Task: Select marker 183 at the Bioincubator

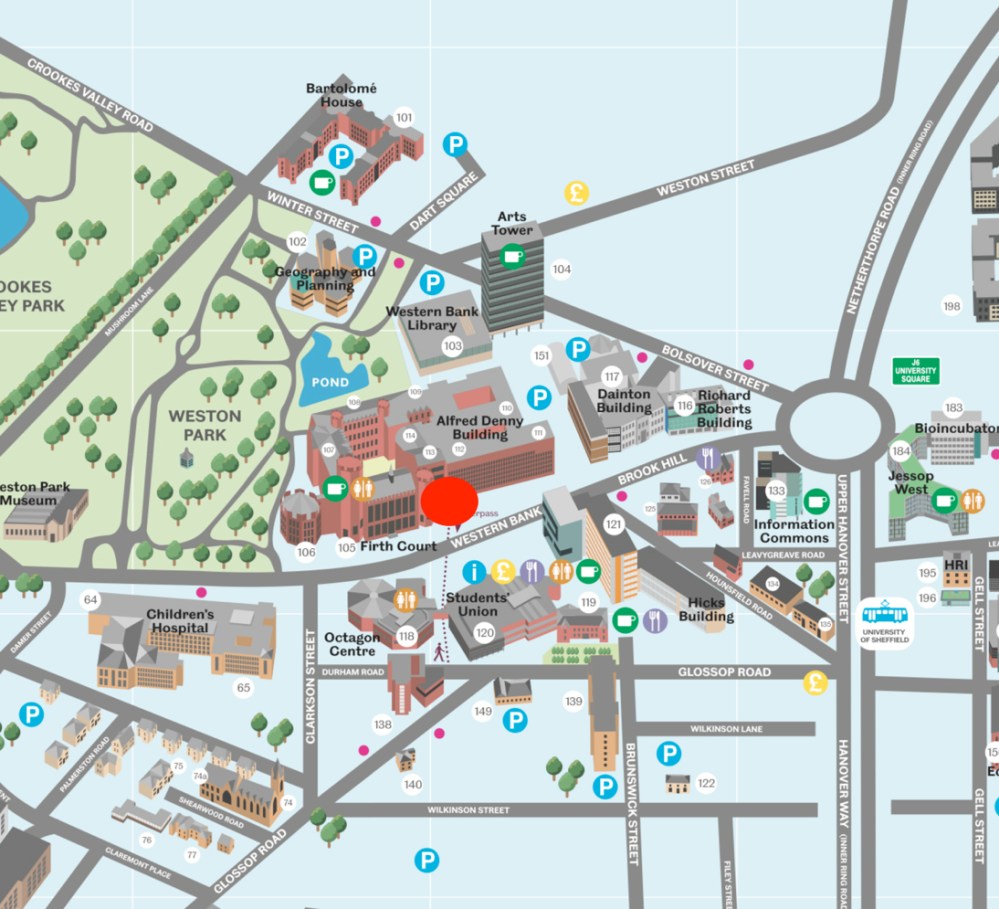Action: (953, 408)
